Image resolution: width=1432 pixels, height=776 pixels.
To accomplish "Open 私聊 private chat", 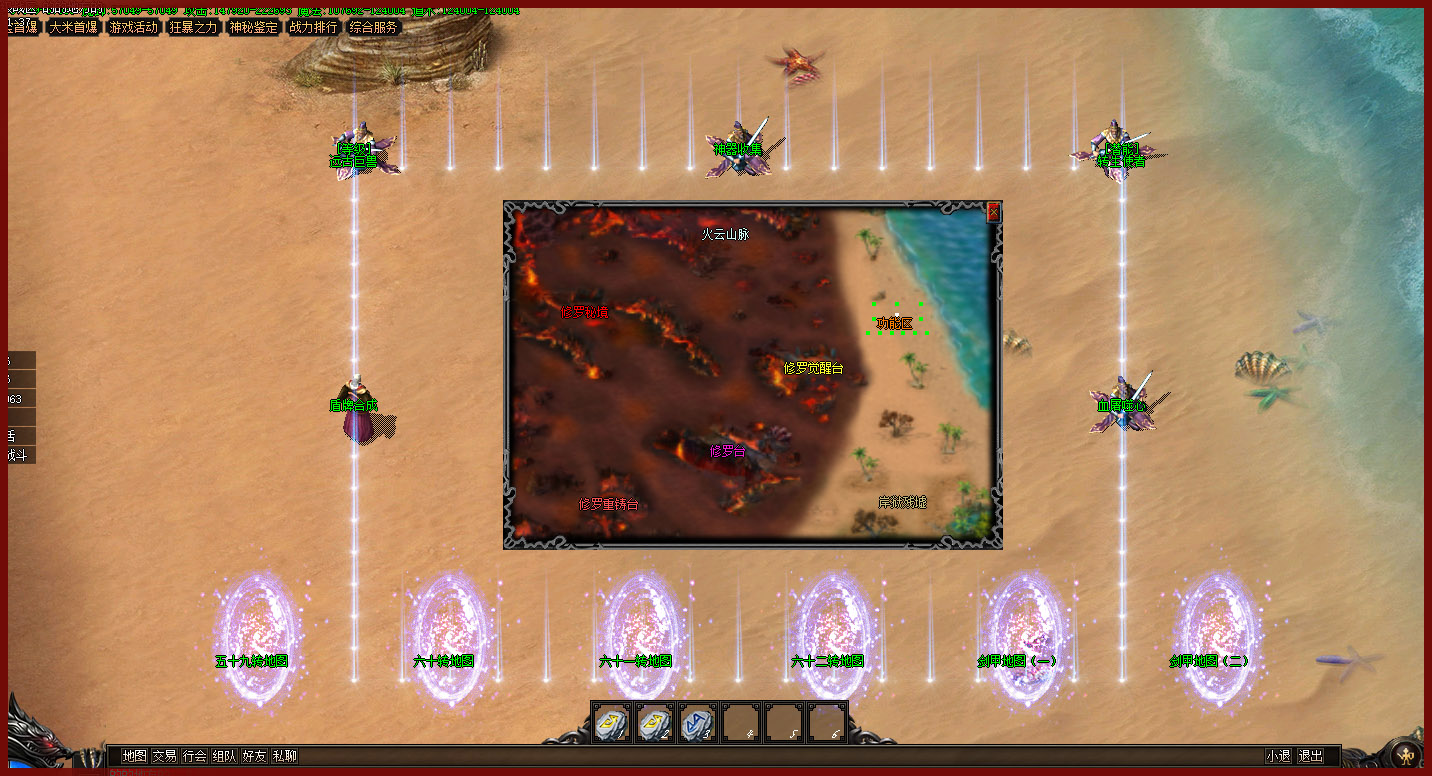I will point(285,756).
